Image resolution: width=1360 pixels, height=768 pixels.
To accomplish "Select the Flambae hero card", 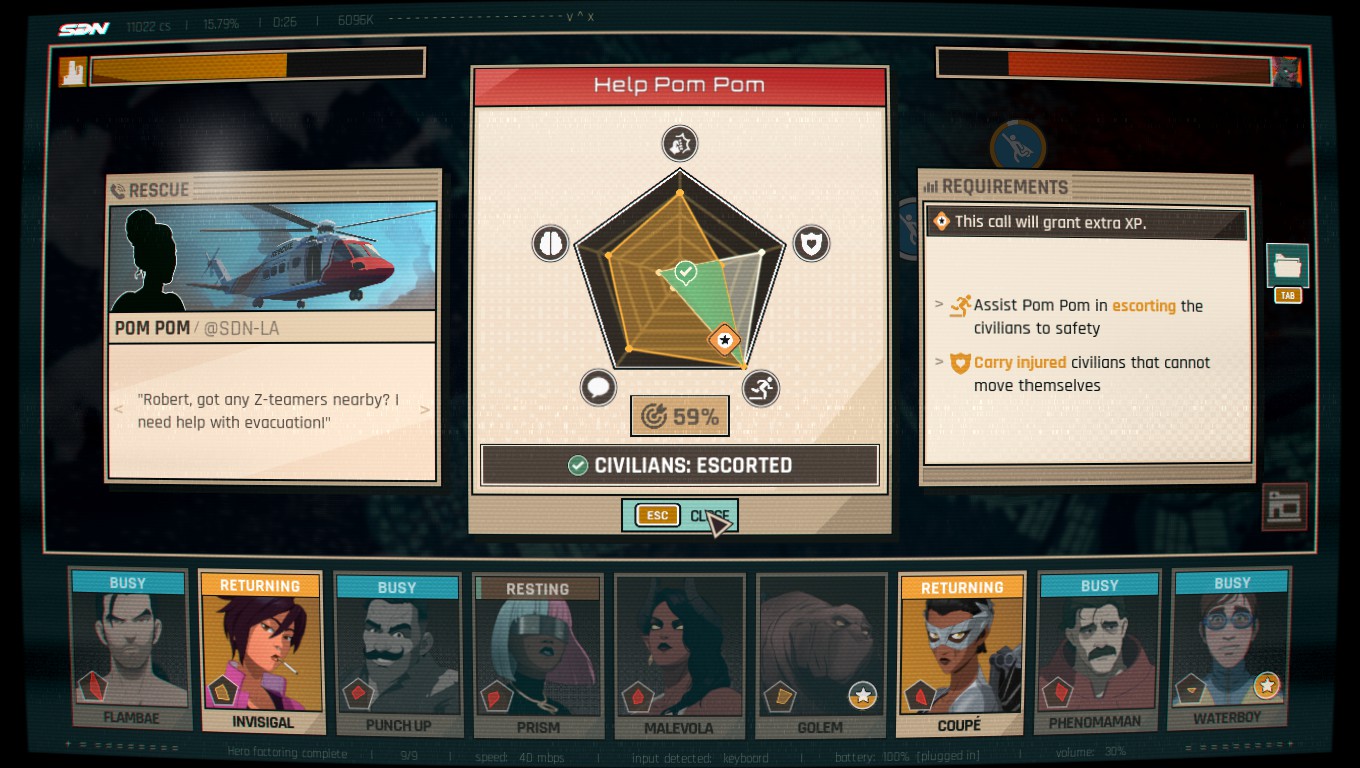I will coord(129,648).
